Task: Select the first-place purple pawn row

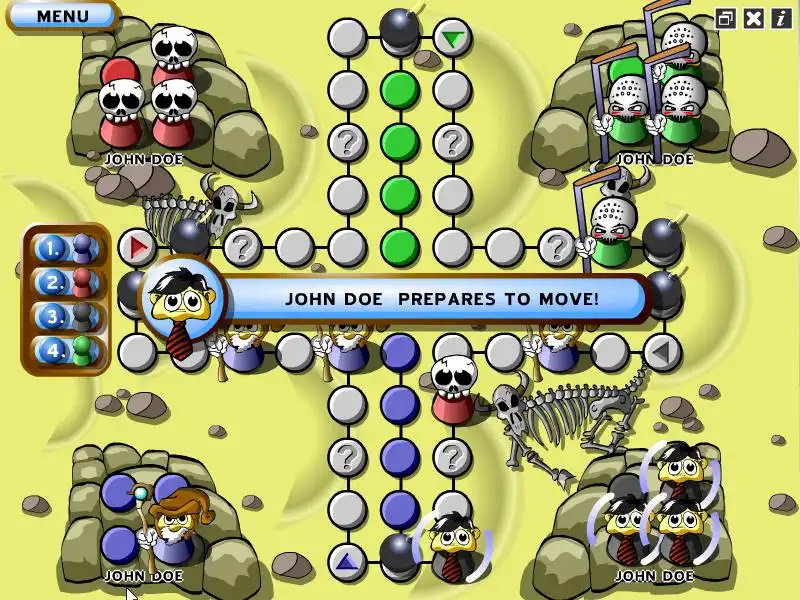Action: pos(66,247)
